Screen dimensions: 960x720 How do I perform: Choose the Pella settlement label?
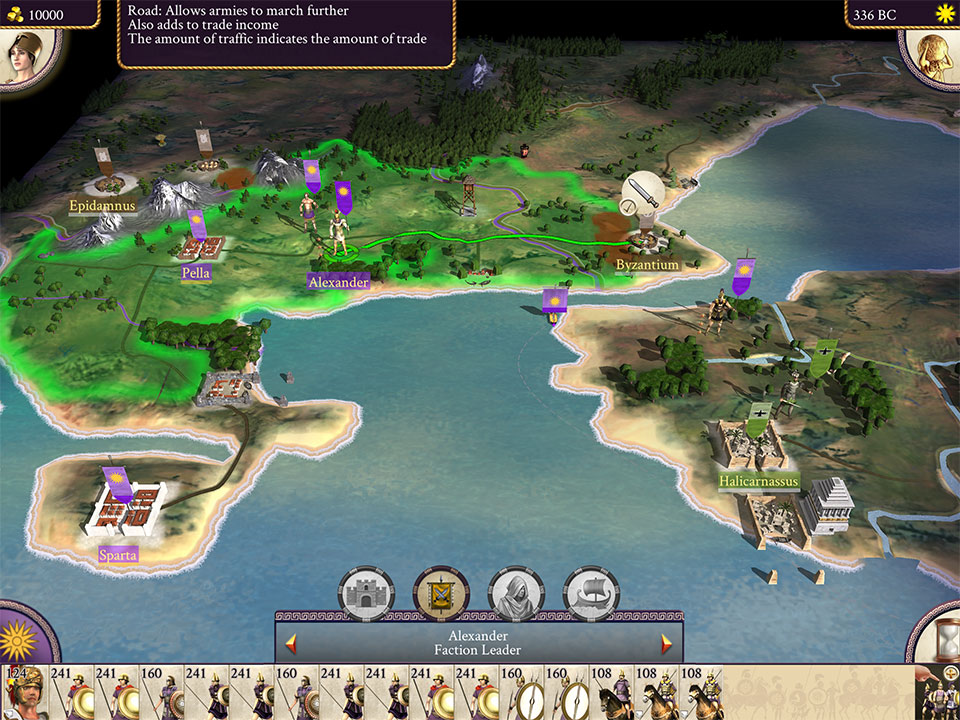(196, 273)
